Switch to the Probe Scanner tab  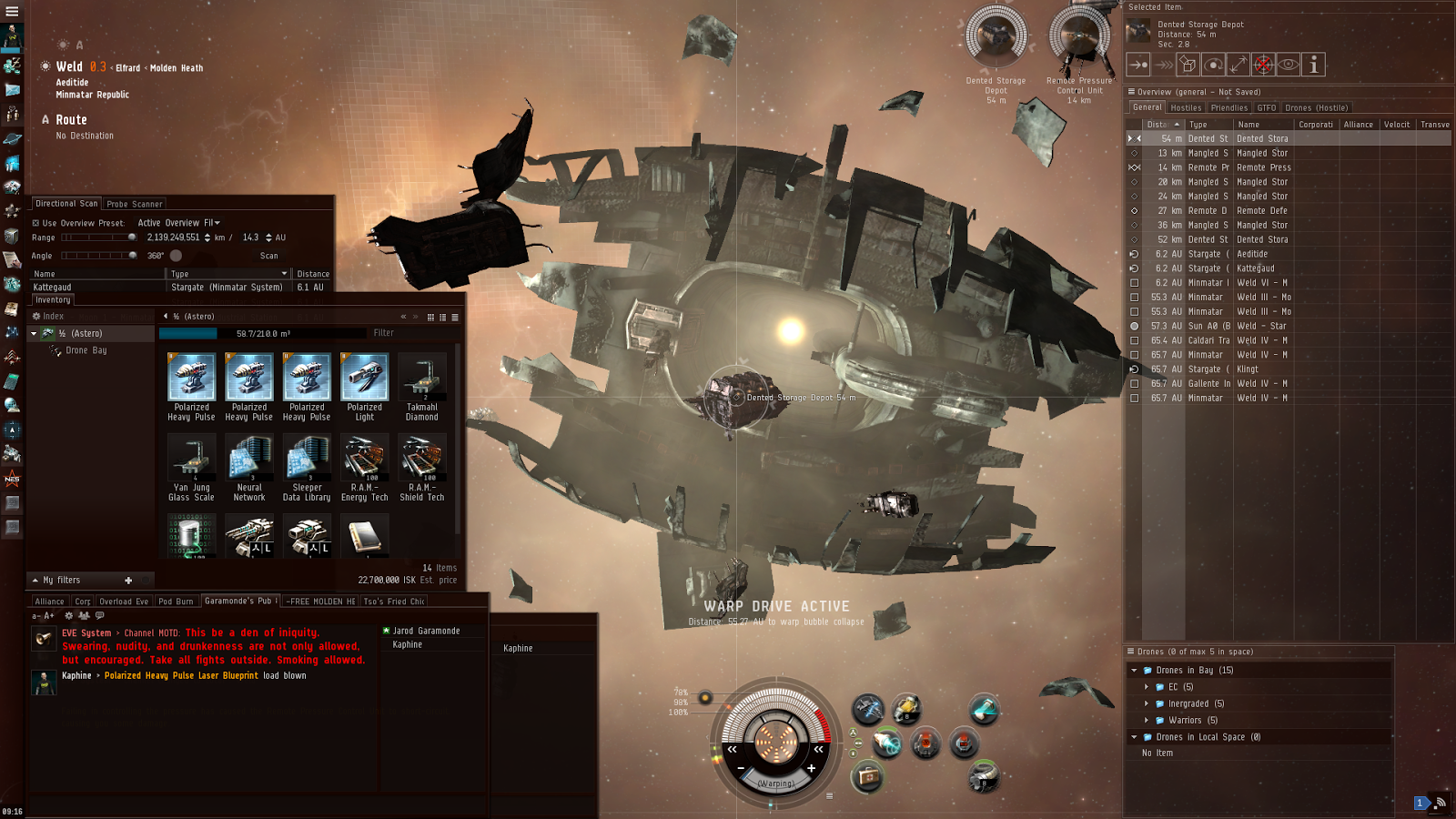(x=135, y=204)
